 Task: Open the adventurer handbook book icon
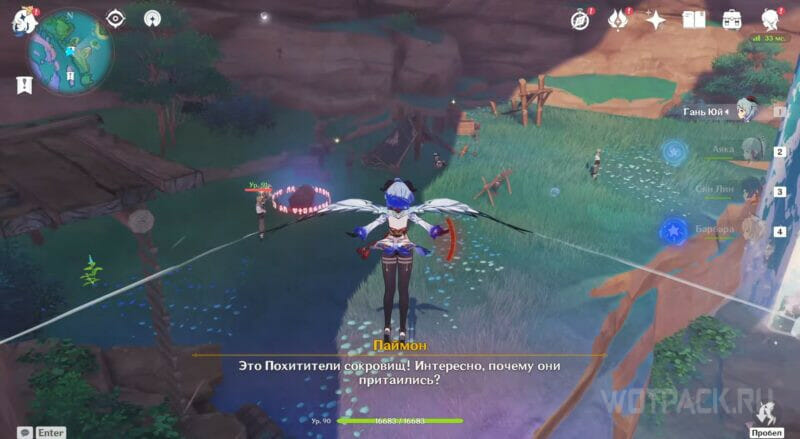(x=694, y=19)
